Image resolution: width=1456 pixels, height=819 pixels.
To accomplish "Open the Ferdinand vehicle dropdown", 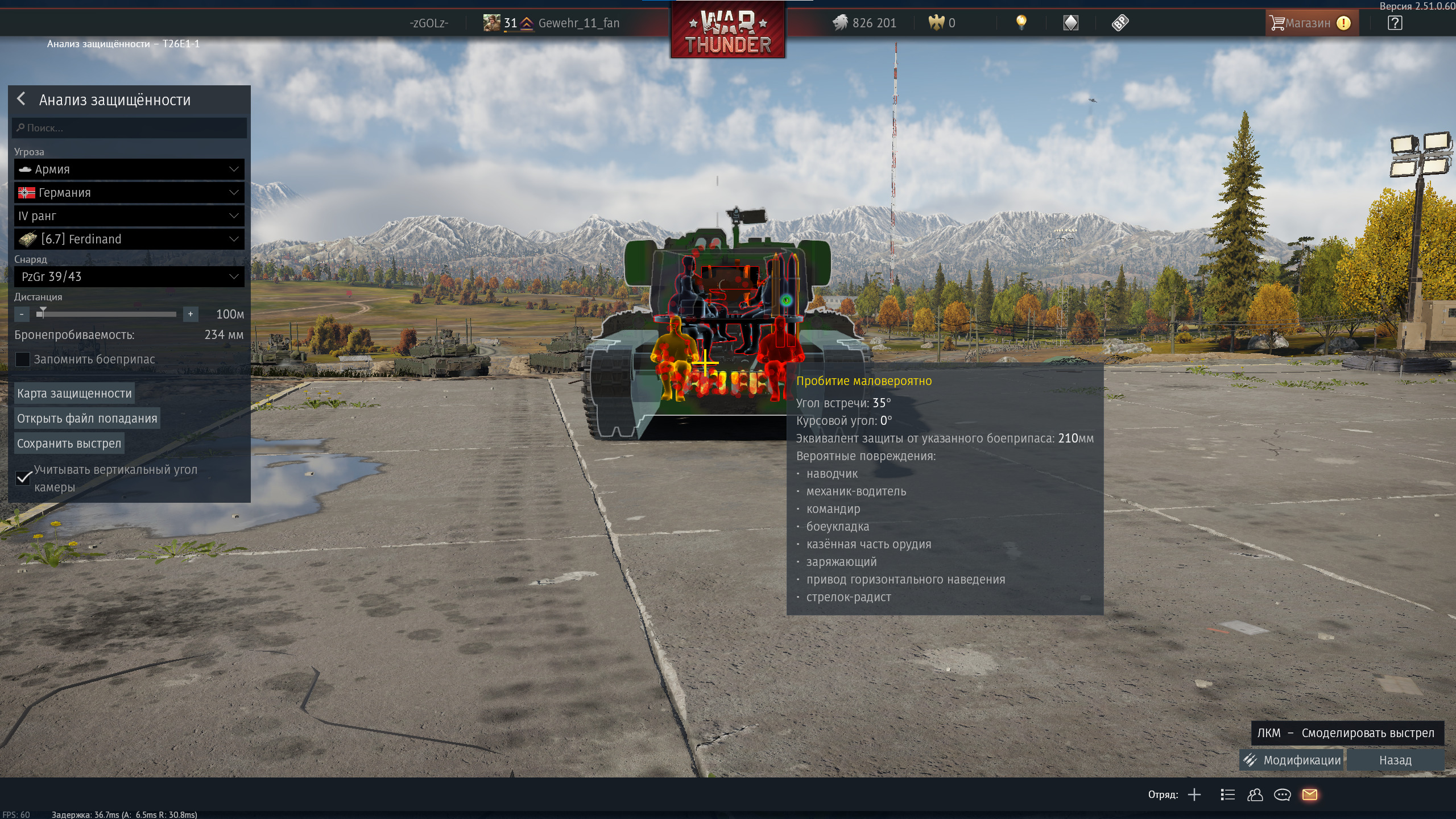I will (129, 239).
